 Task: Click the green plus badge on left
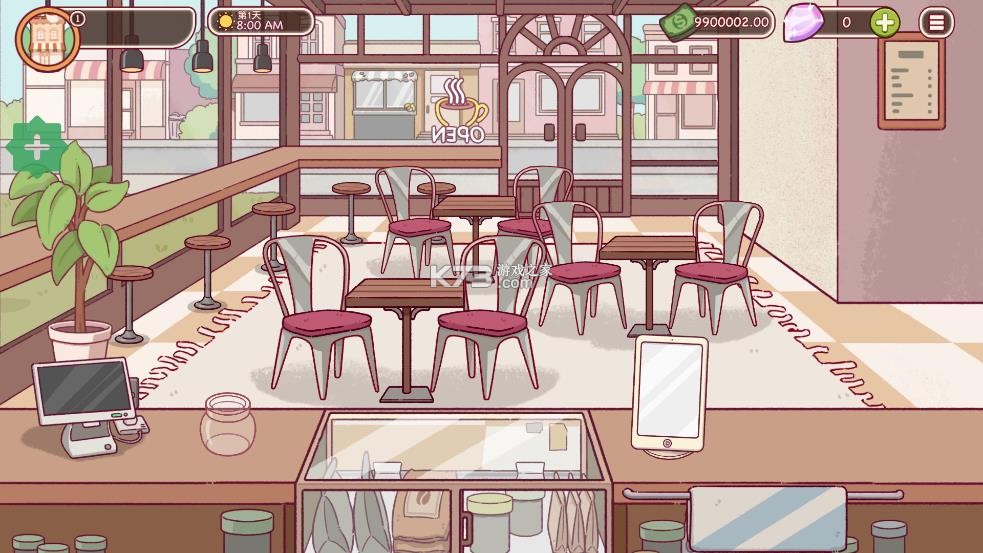click(36, 149)
